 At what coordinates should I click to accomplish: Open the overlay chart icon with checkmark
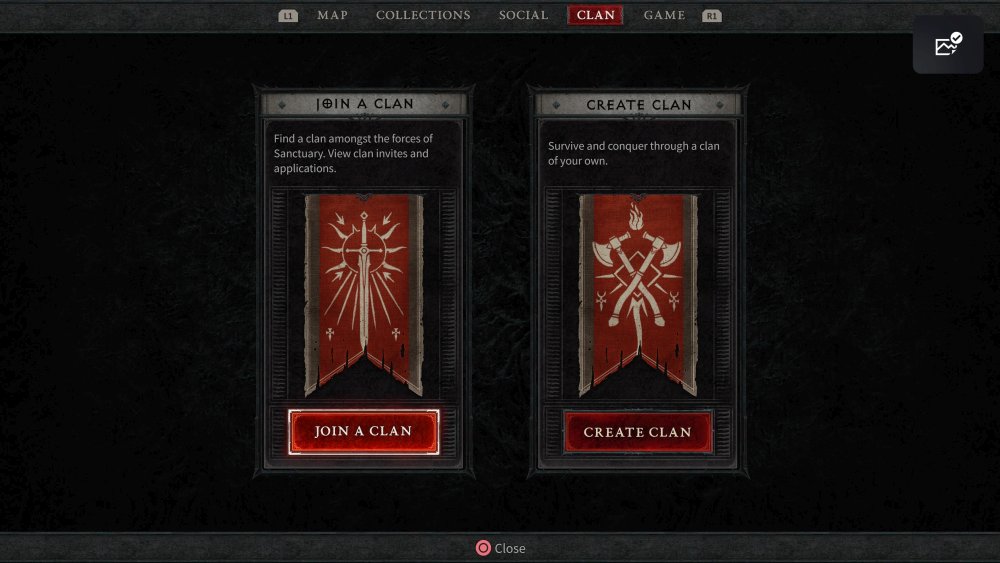tap(947, 45)
